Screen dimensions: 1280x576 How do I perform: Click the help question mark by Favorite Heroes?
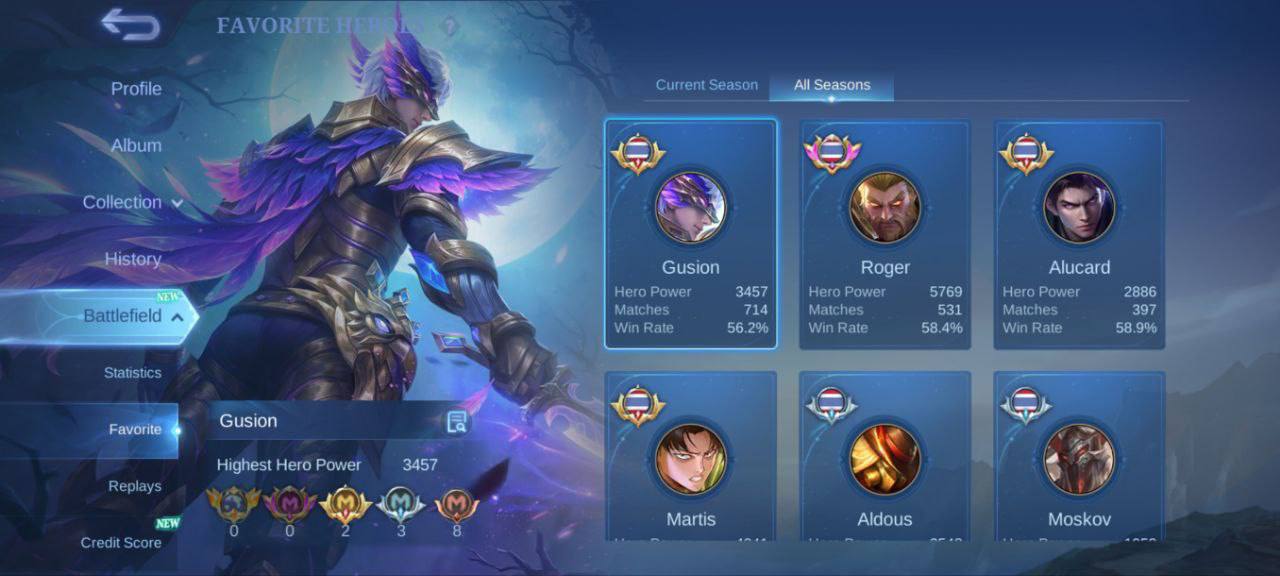[450, 26]
